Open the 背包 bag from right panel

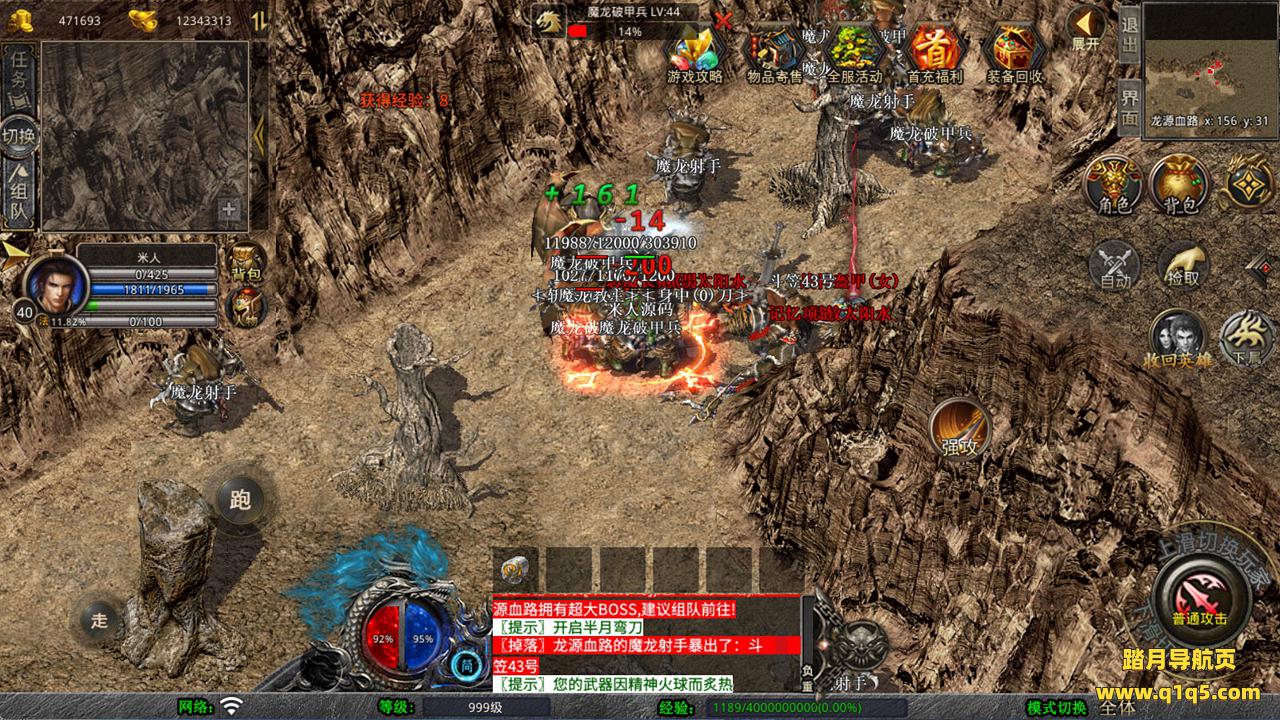click(x=1179, y=185)
